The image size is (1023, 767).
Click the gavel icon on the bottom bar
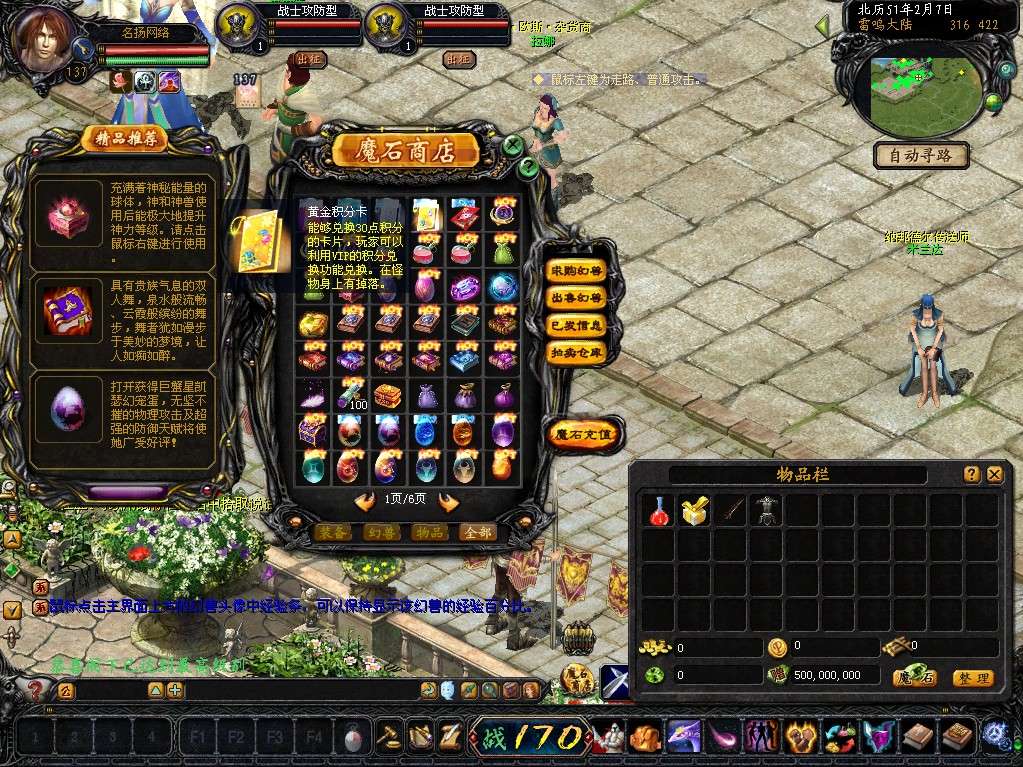tap(387, 736)
